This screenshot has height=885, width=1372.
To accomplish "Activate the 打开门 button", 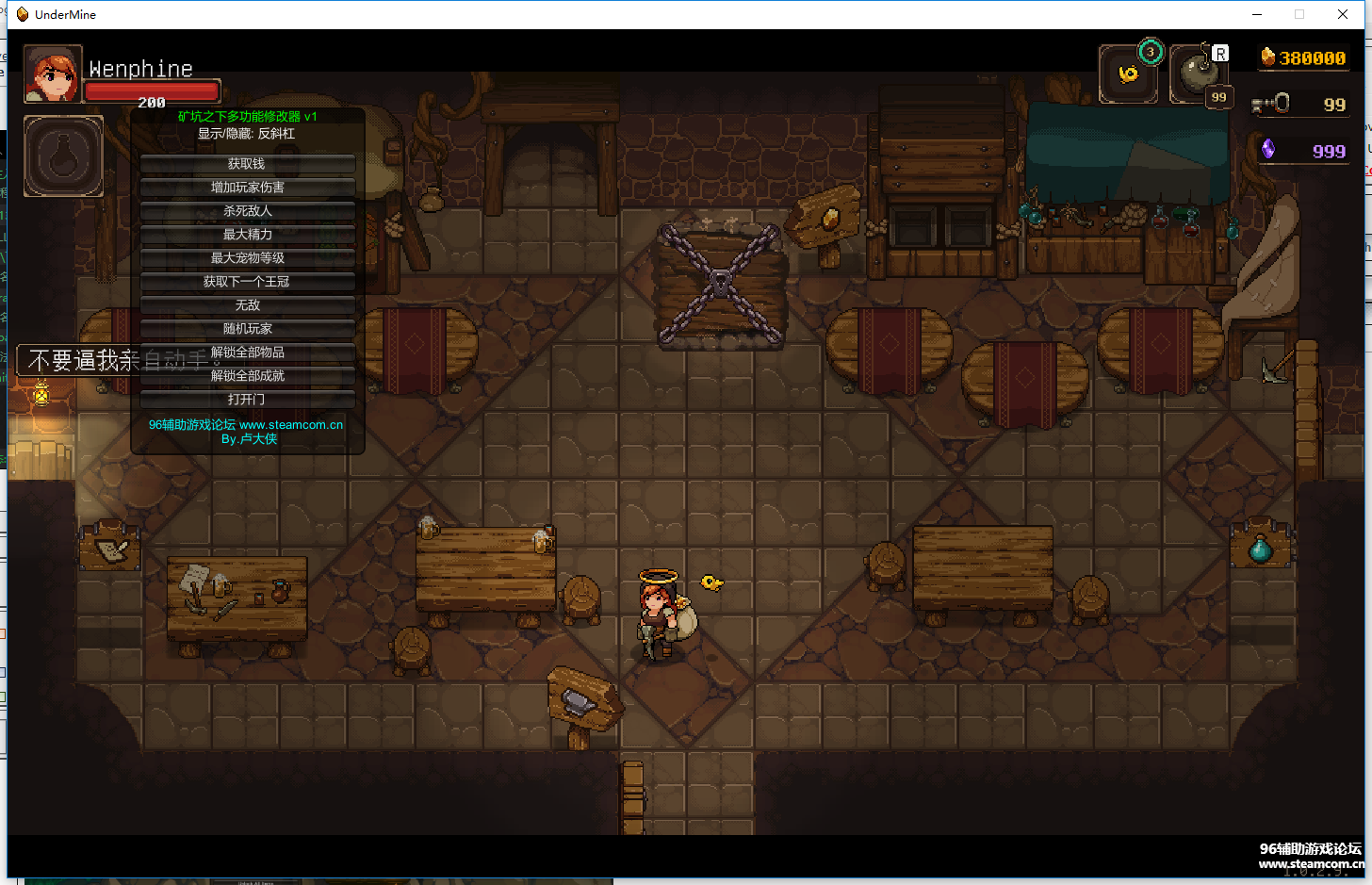I will pyautogui.click(x=247, y=400).
